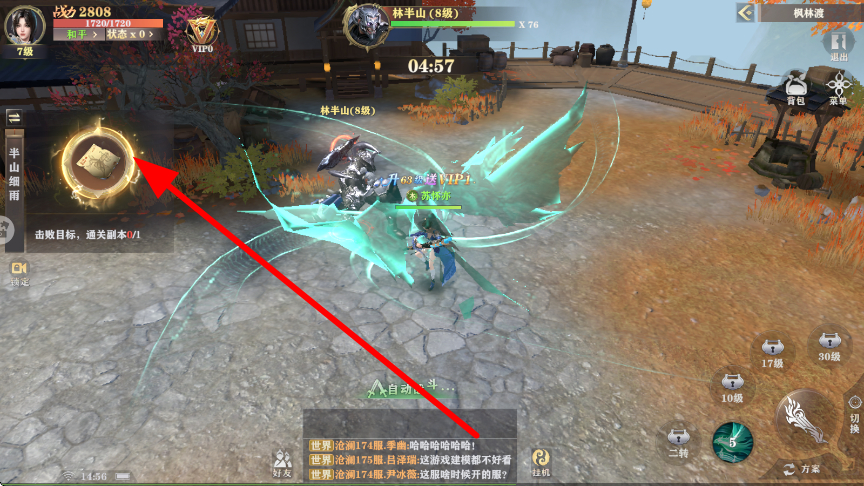This screenshot has width=864, height=486.
Task: Exit the dungeon via 退出
Action: point(838,46)
